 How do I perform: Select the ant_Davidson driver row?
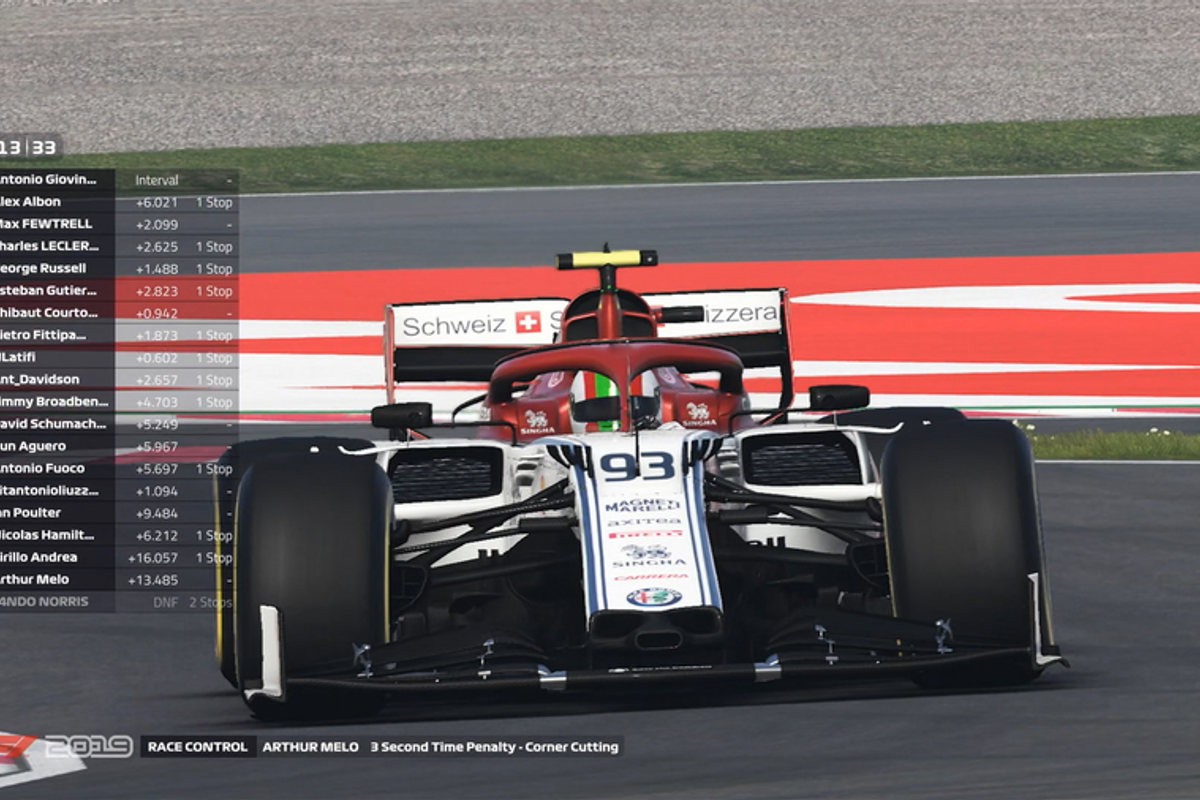point(50,379)
